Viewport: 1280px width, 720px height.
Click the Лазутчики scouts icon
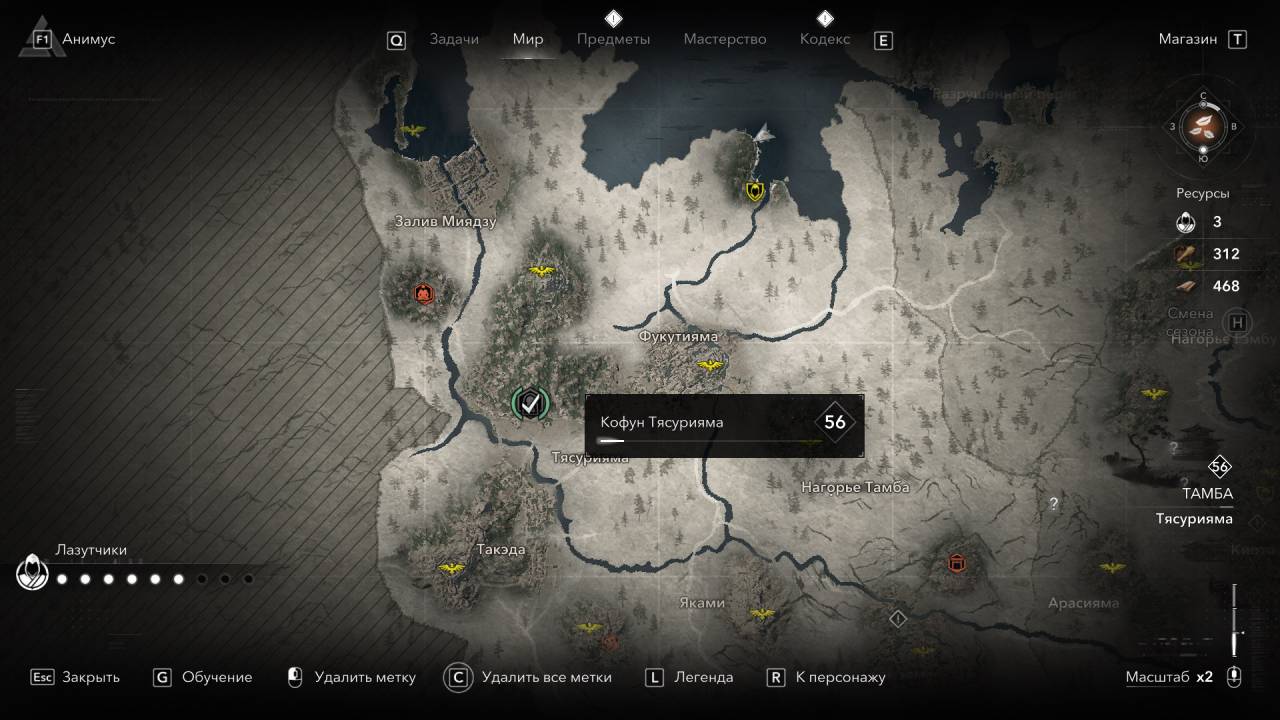click(33, 574)
